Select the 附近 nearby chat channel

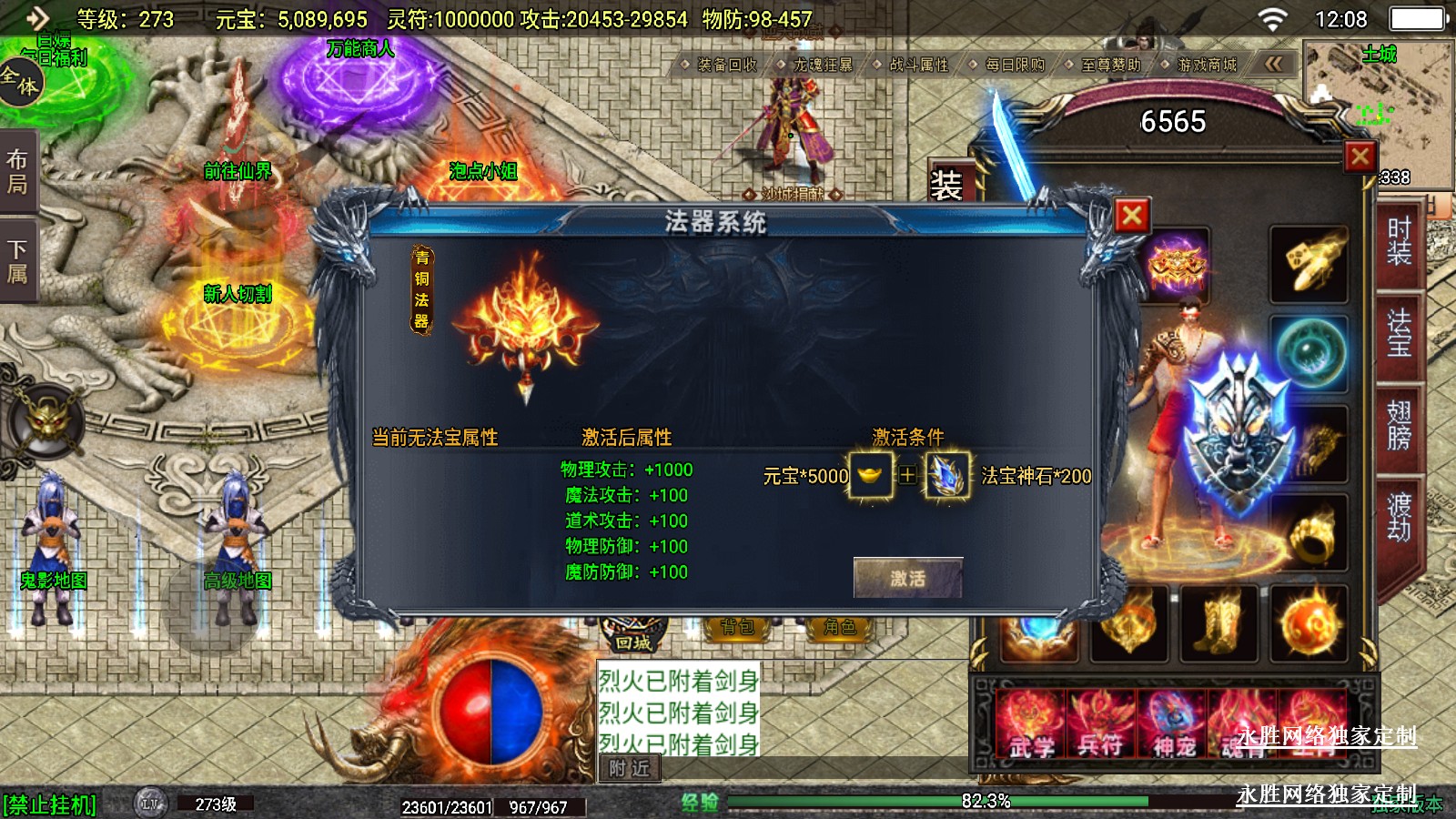tap(630, 769)
